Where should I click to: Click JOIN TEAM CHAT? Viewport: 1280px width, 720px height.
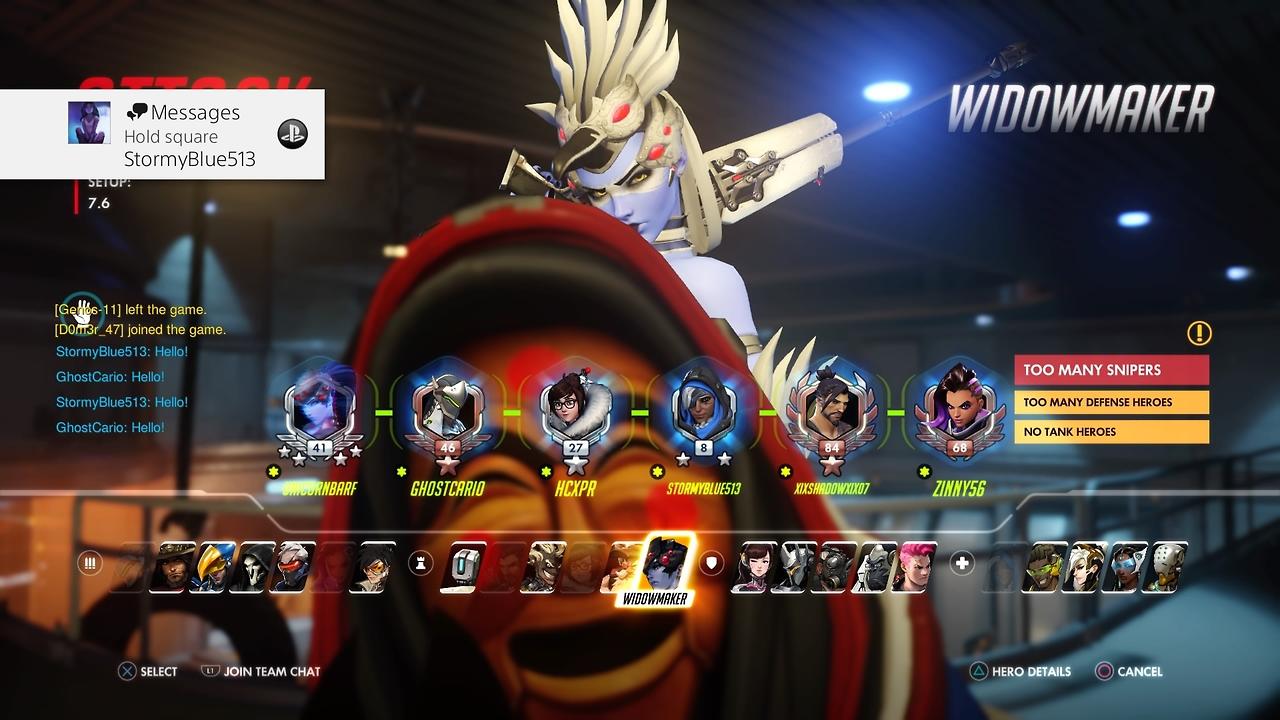[x=260, y=671]
